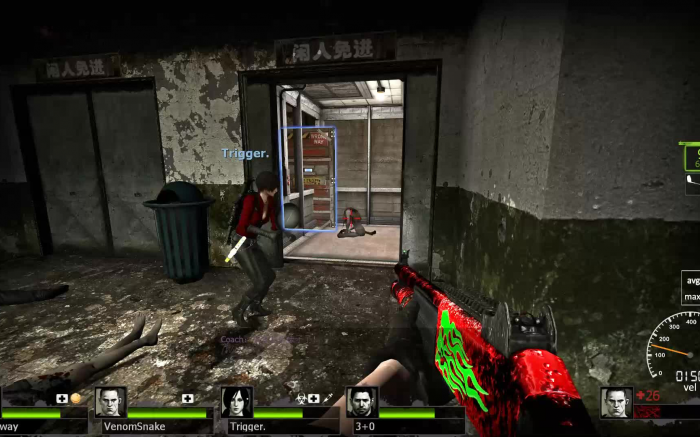Click VenomSnake's first aid kit icon
This screenshot has width=700, height=437.
click(187, 398)
